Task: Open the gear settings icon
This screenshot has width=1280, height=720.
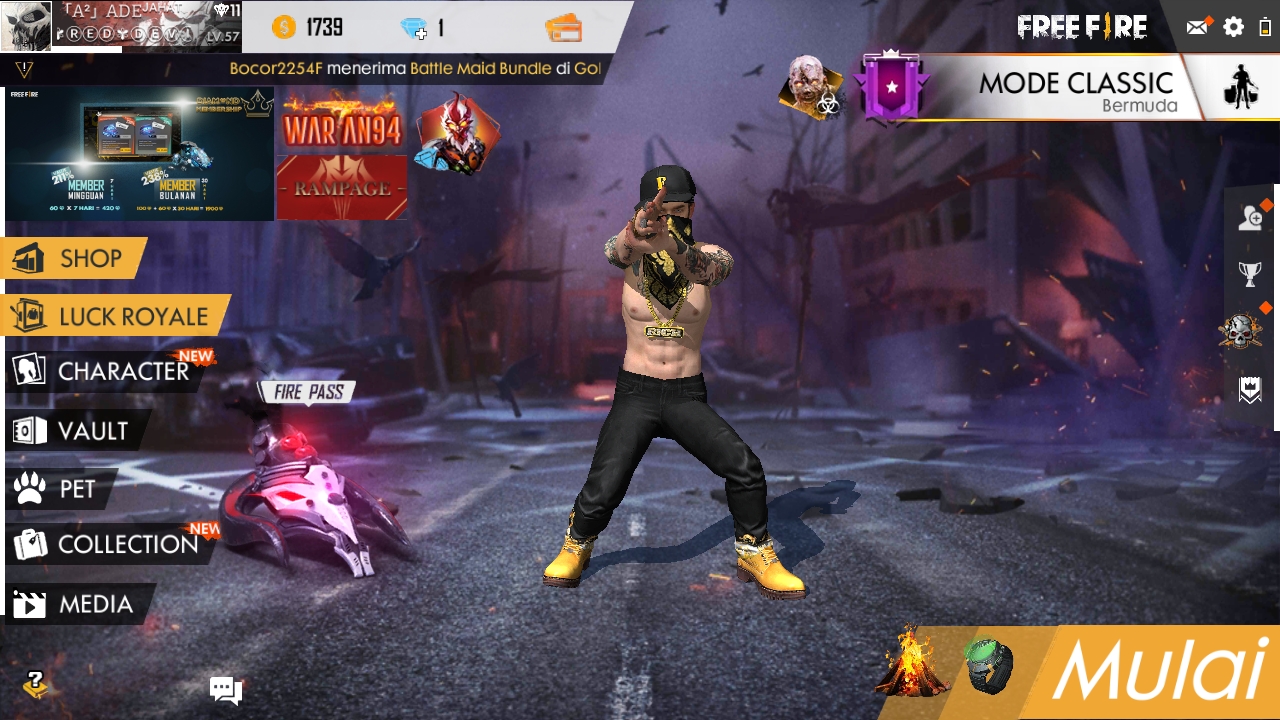Action: pos(1234,27)
